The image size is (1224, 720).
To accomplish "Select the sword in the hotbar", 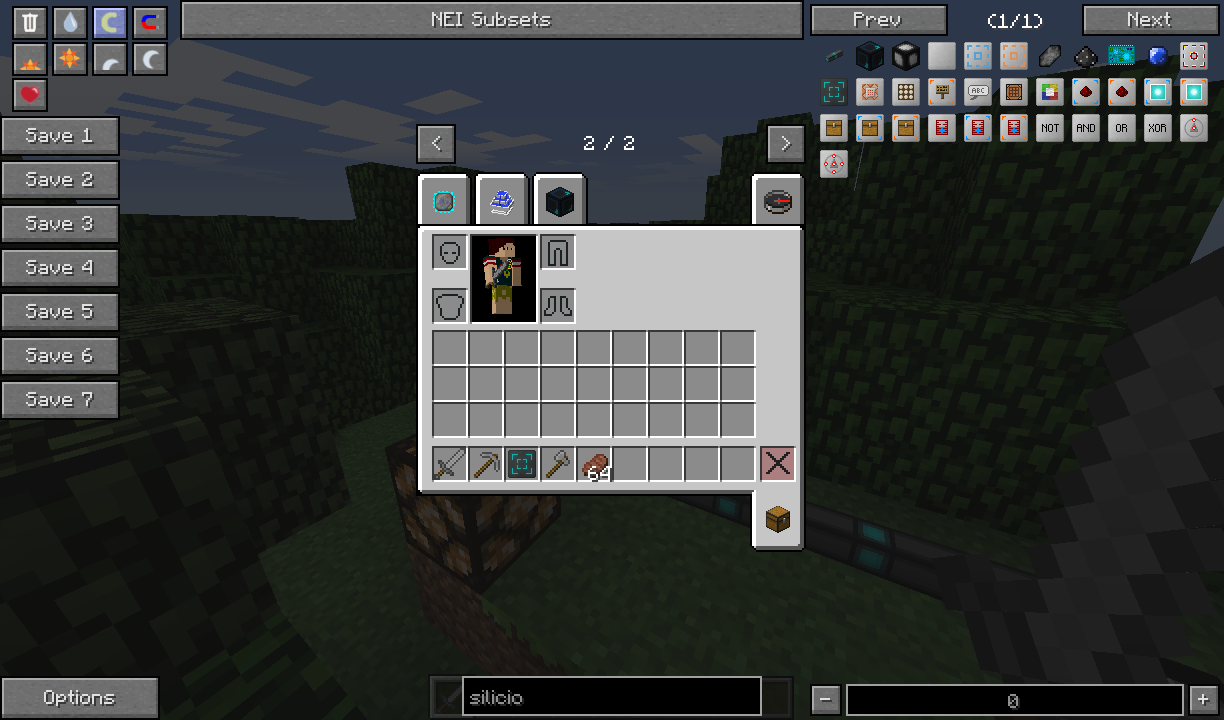I will (x=449, y=464).
